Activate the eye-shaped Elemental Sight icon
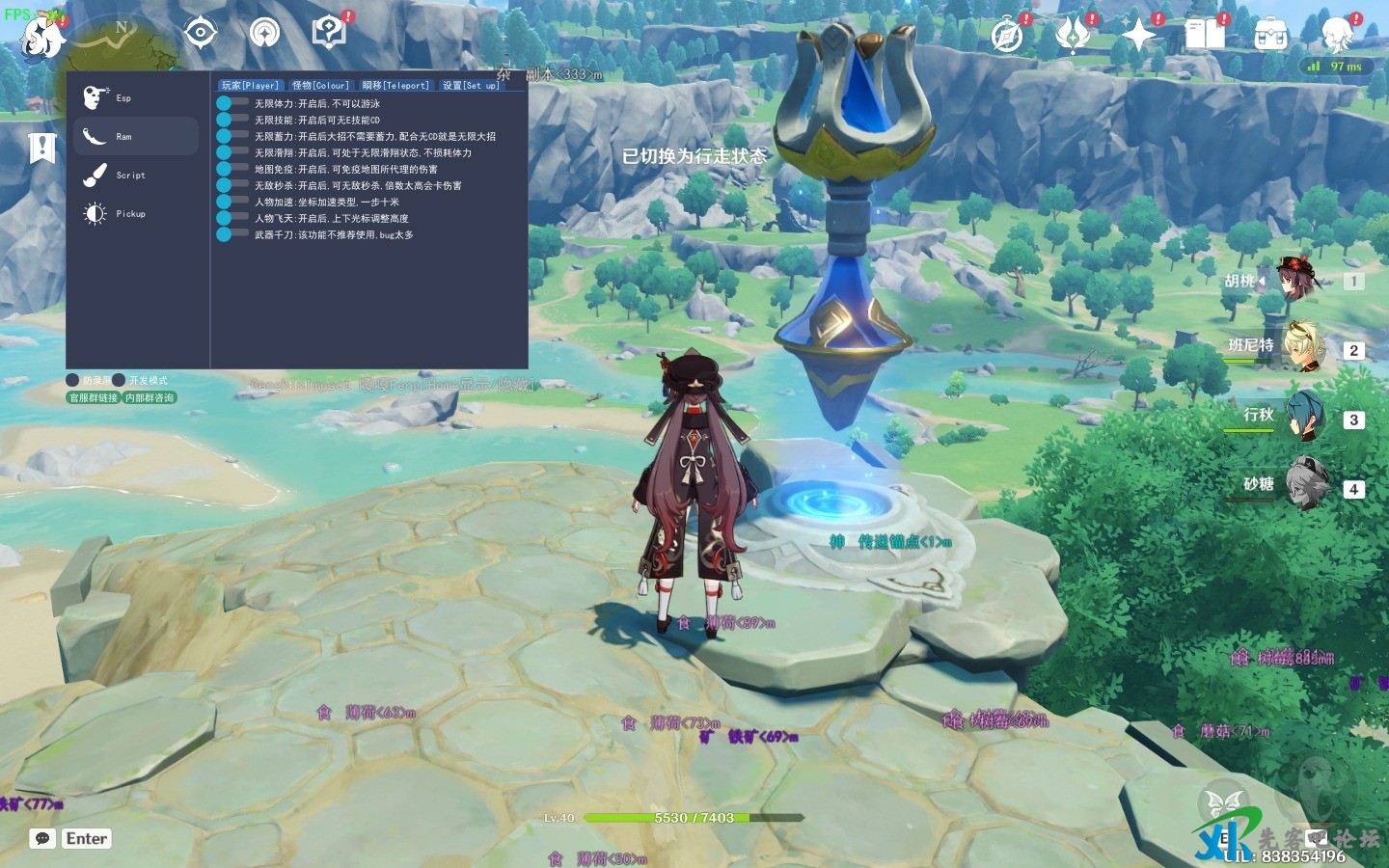Image resolution: width=1389 pixels, height=868 pixels. [x=200, y=33]
